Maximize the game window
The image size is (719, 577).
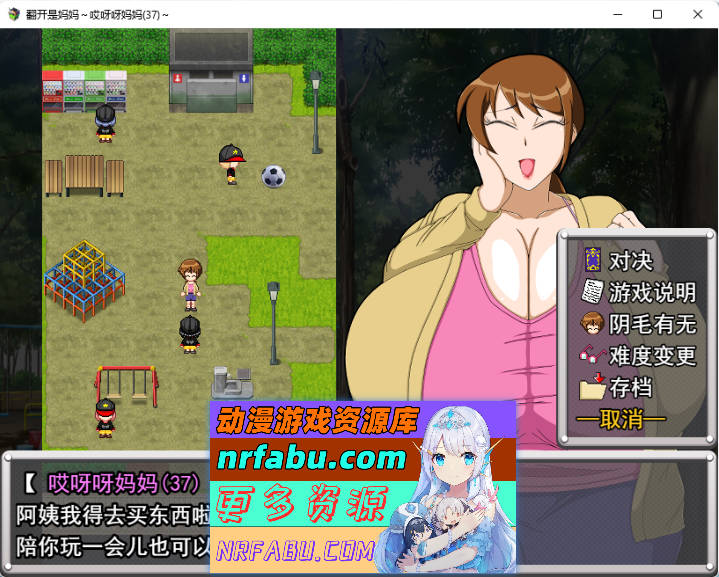coord(657,14)
